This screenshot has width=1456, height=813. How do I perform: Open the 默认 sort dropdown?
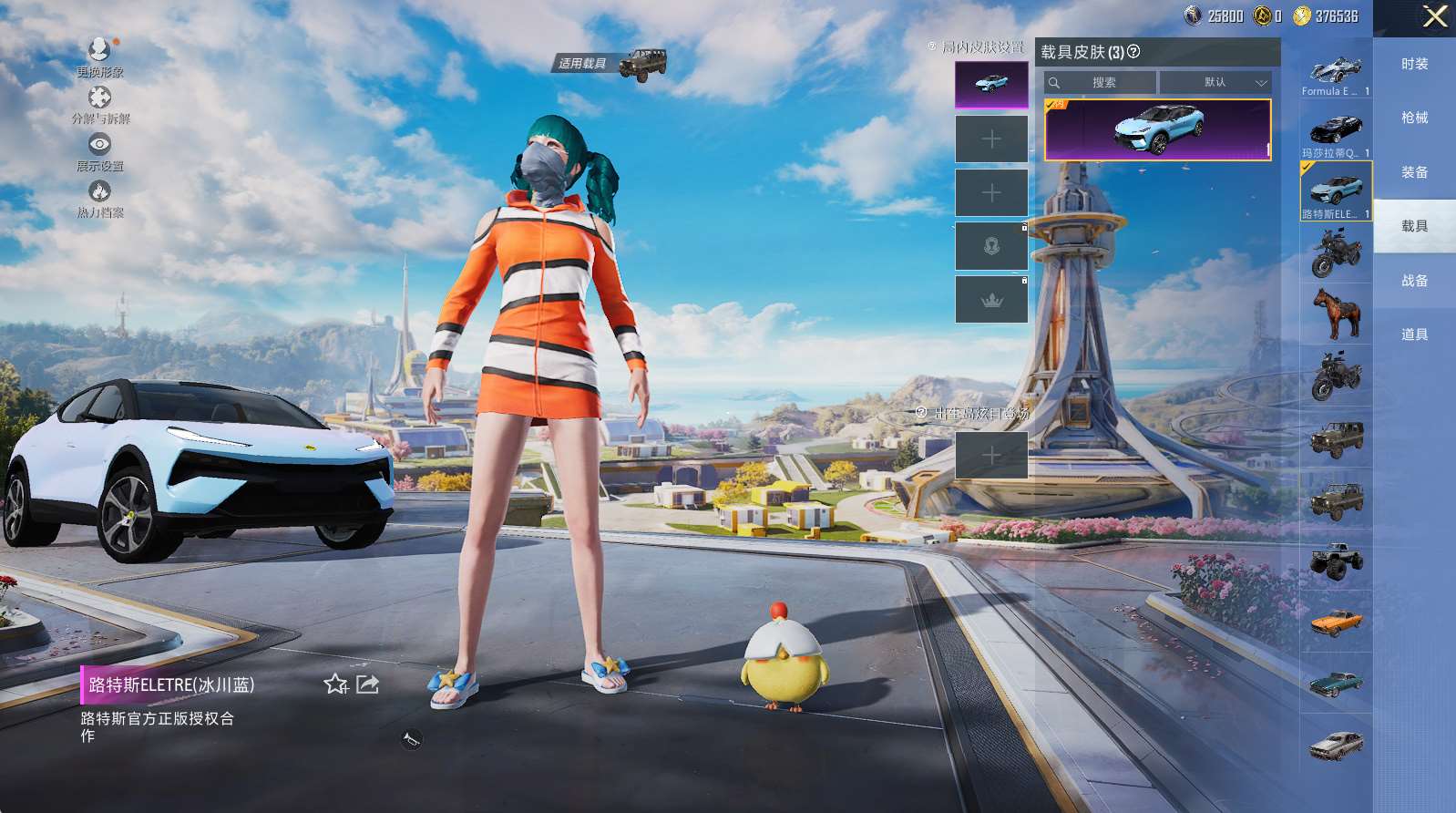[1215, 82]
